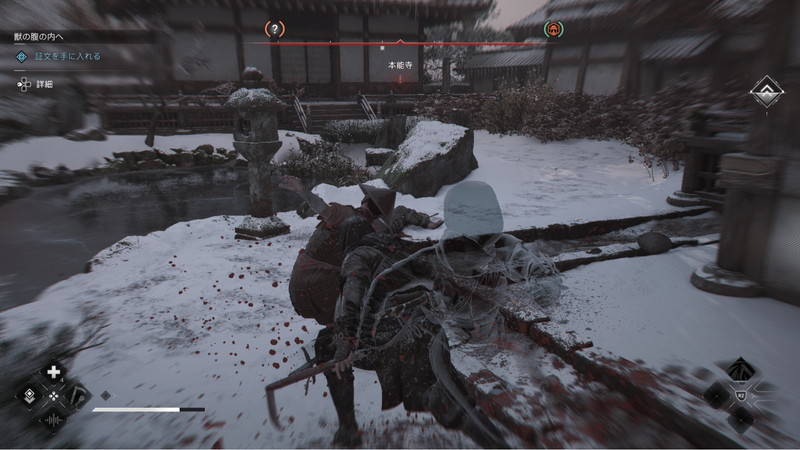Click the diamond chevron icon at right edge
The width and height of the screenshot is (800, 450).
click(767, 92)
